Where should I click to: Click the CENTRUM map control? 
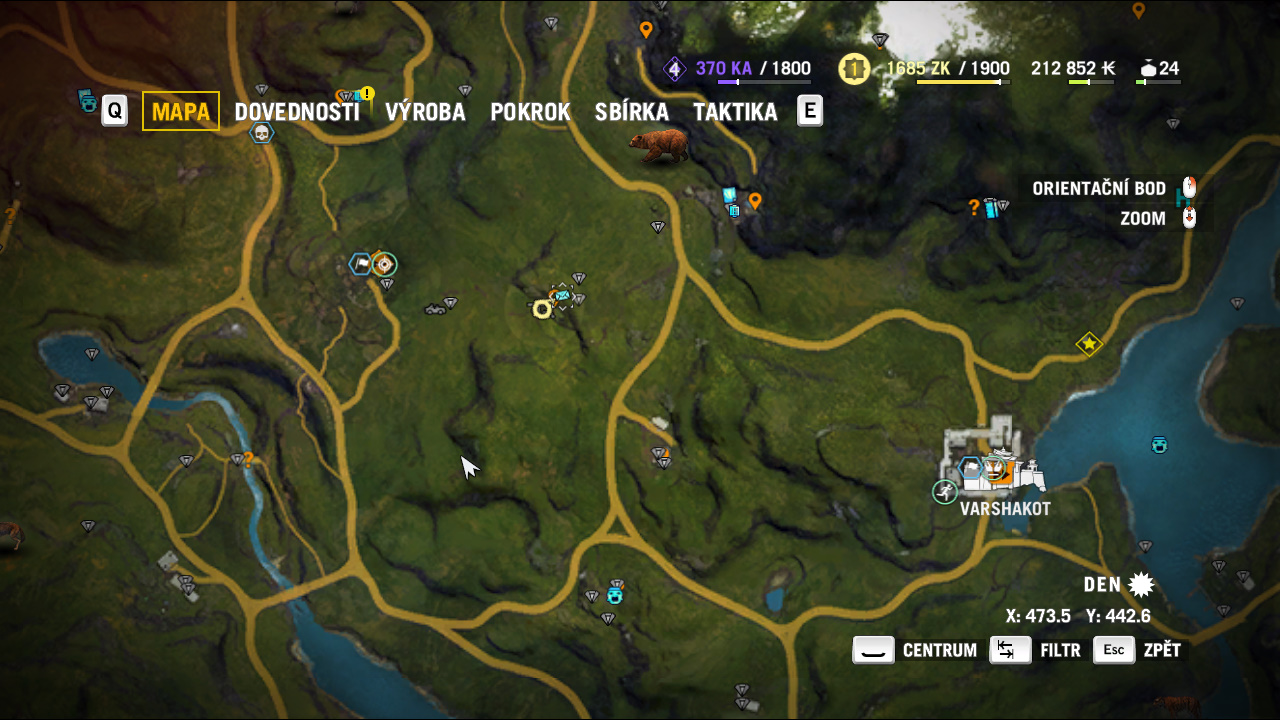pyautogui.click(x=914, y=650)
